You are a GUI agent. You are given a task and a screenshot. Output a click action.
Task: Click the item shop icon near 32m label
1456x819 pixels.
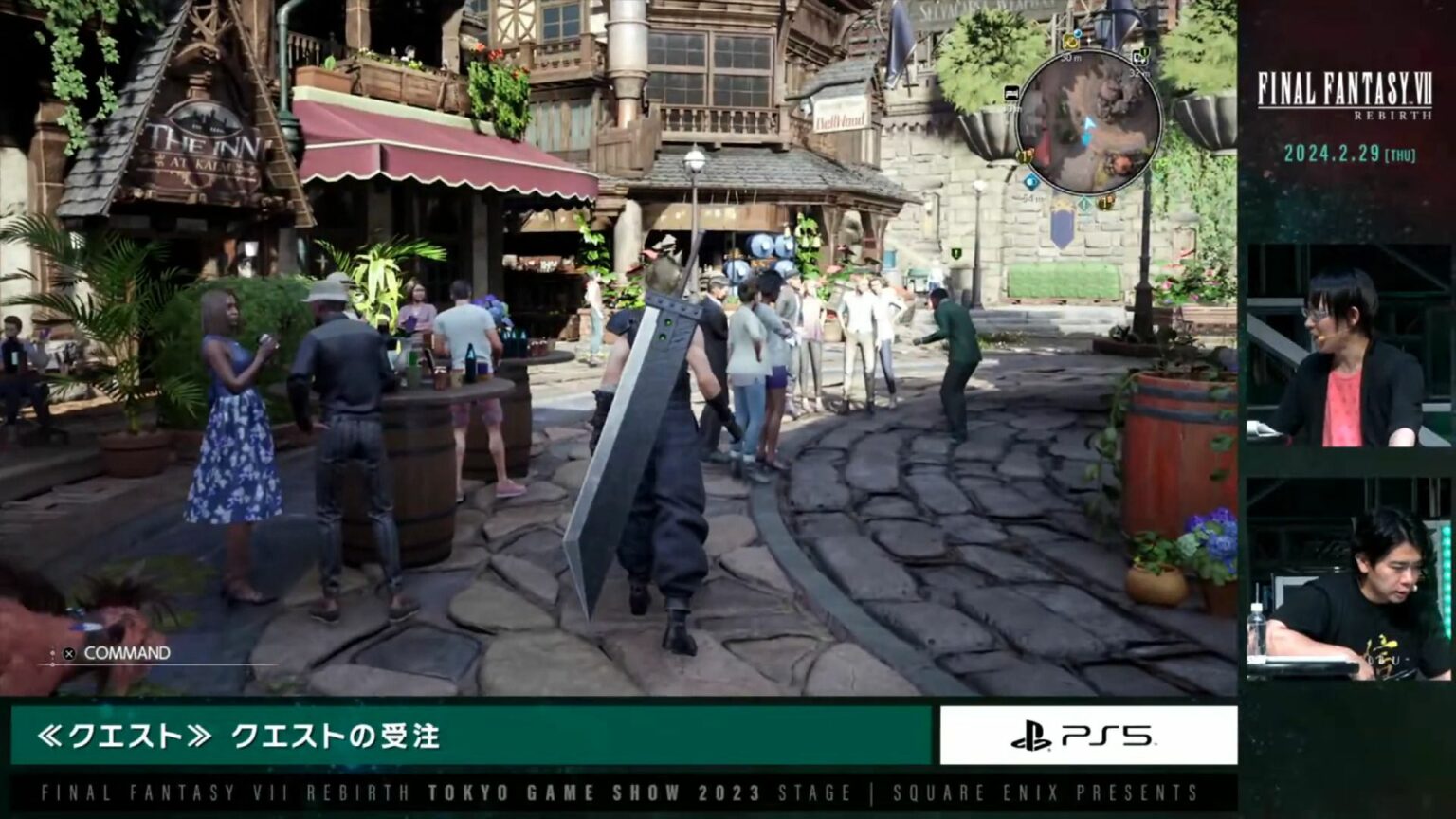click(1140, 58)
